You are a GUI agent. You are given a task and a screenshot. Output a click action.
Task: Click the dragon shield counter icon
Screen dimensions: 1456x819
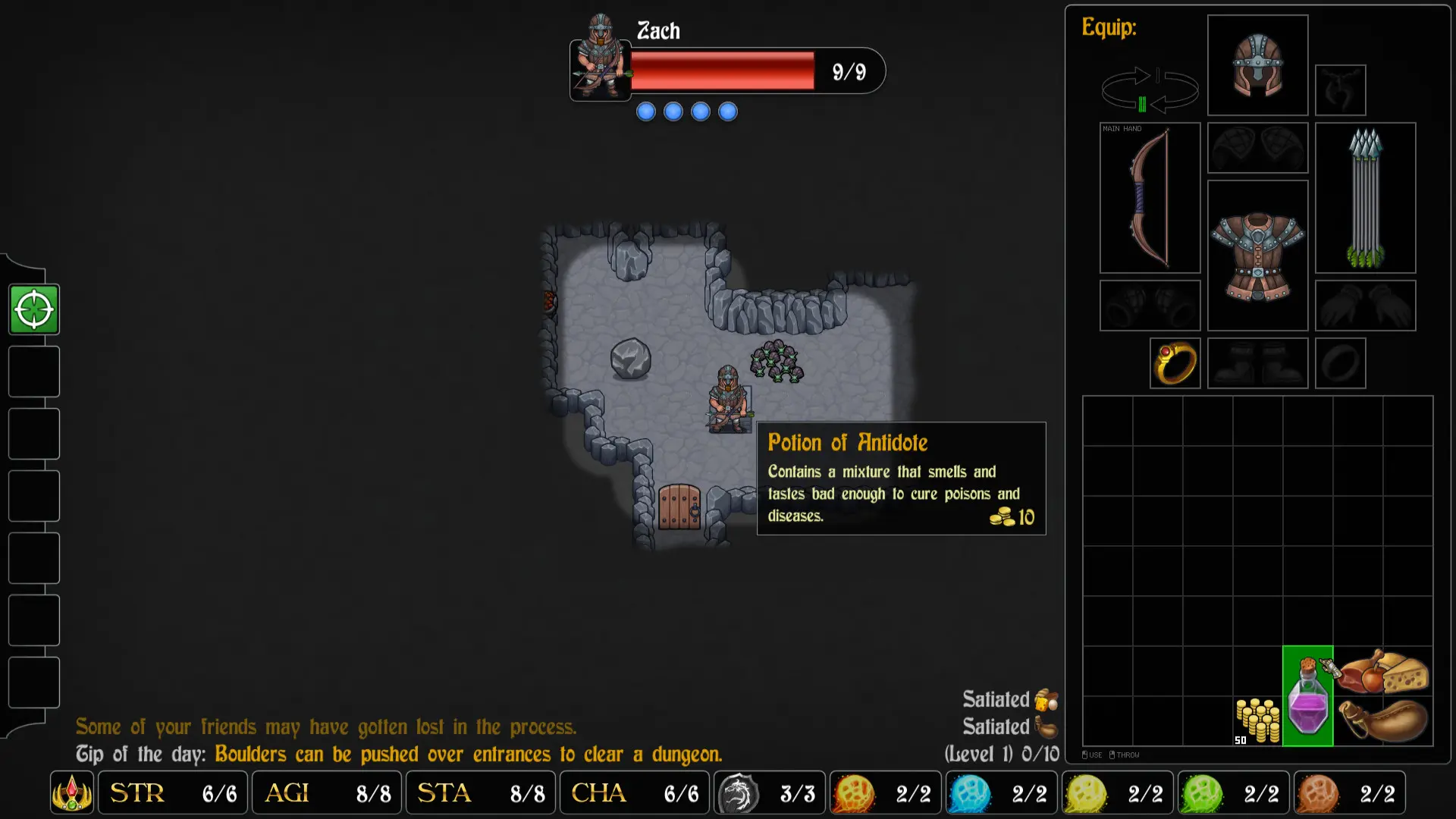(736, 792)
